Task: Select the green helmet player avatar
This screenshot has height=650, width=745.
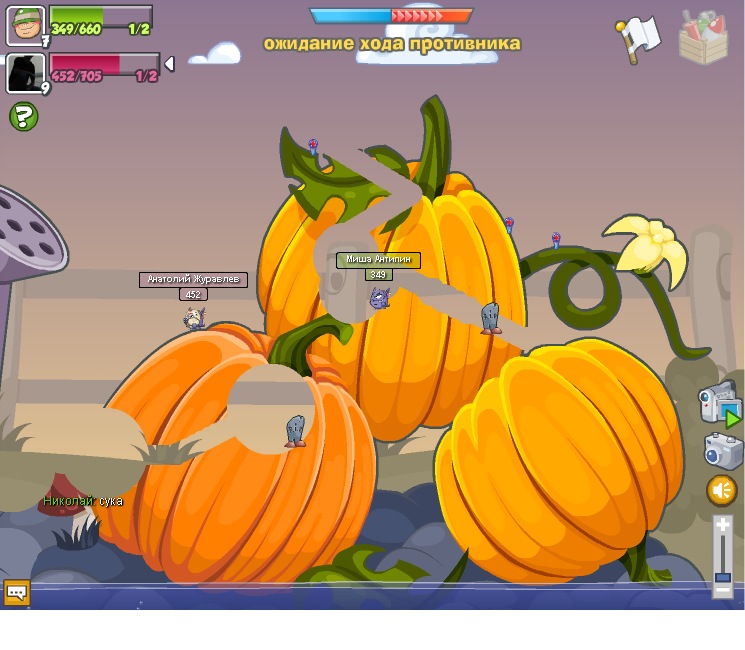Action: (25, 25)
